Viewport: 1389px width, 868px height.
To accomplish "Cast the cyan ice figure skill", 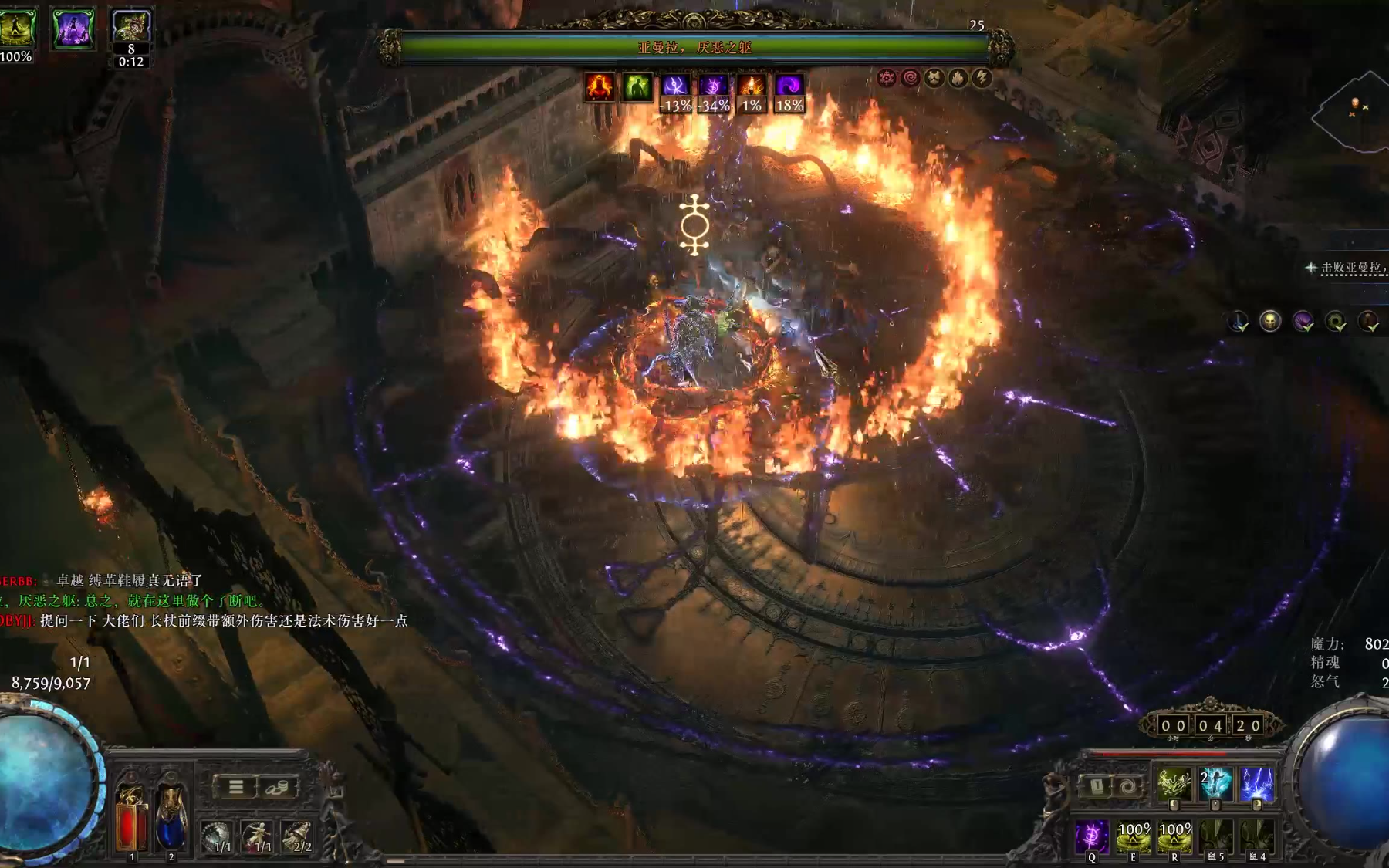I will coord(1215,784).
